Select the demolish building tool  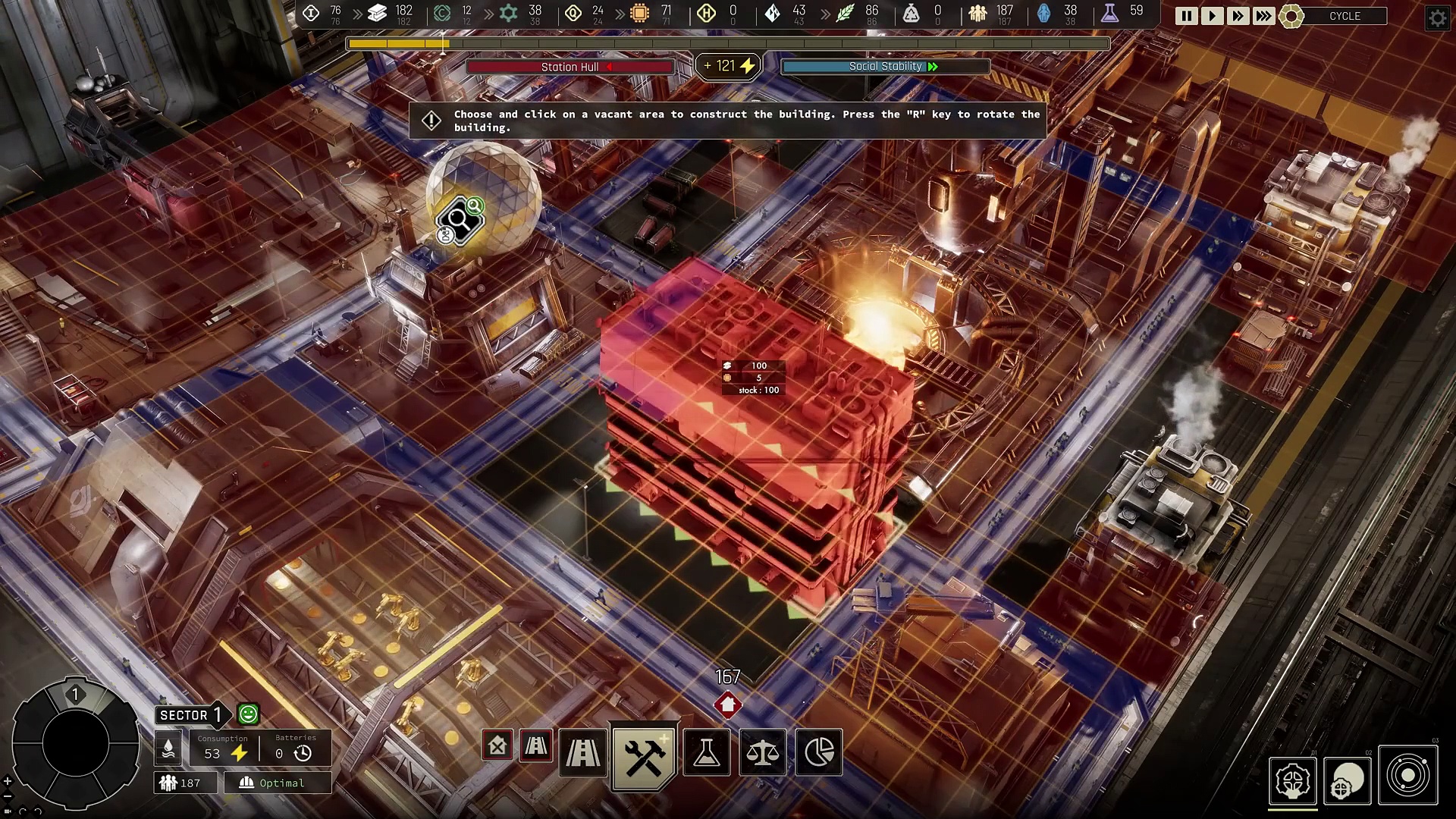point(497,746)
